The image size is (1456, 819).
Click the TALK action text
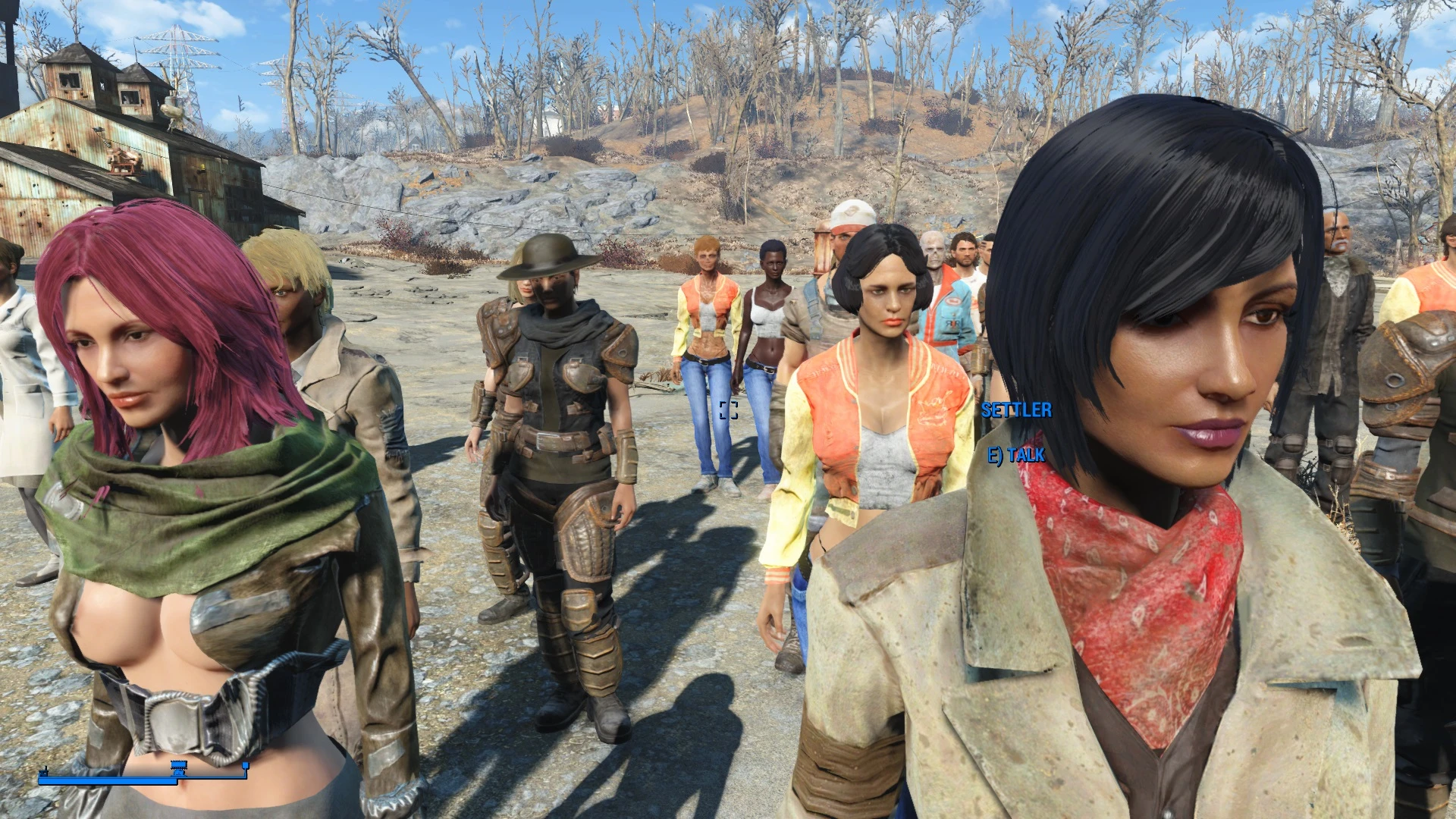tap(1025, 457)
